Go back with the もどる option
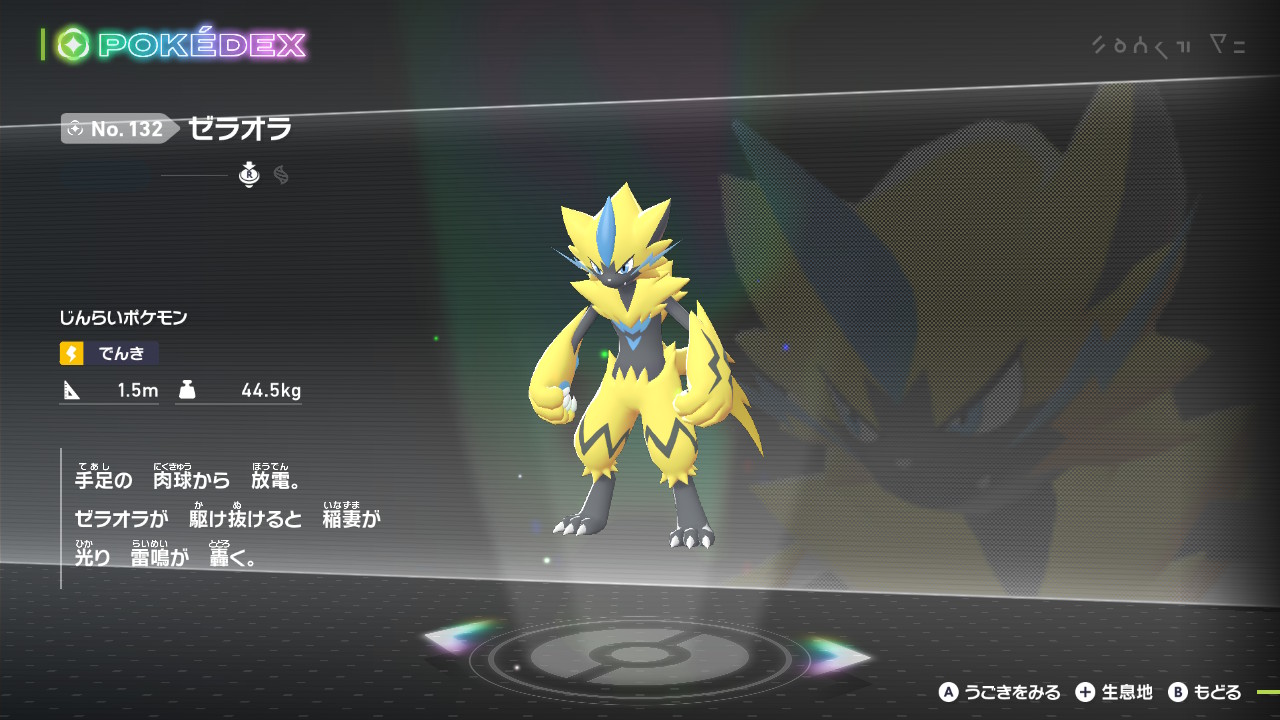Screen dimensions: 1280x720 pos(1205,692)
